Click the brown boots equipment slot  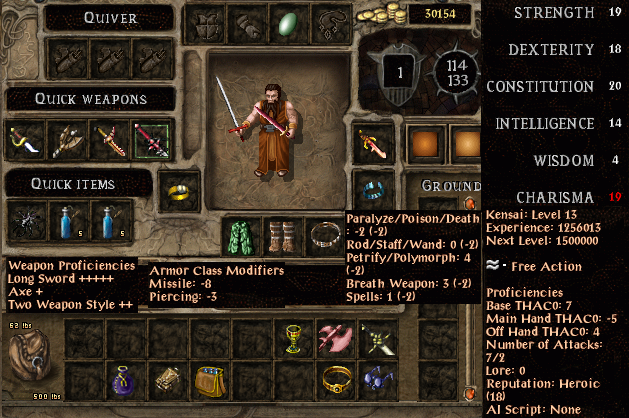tap(280, 235)
